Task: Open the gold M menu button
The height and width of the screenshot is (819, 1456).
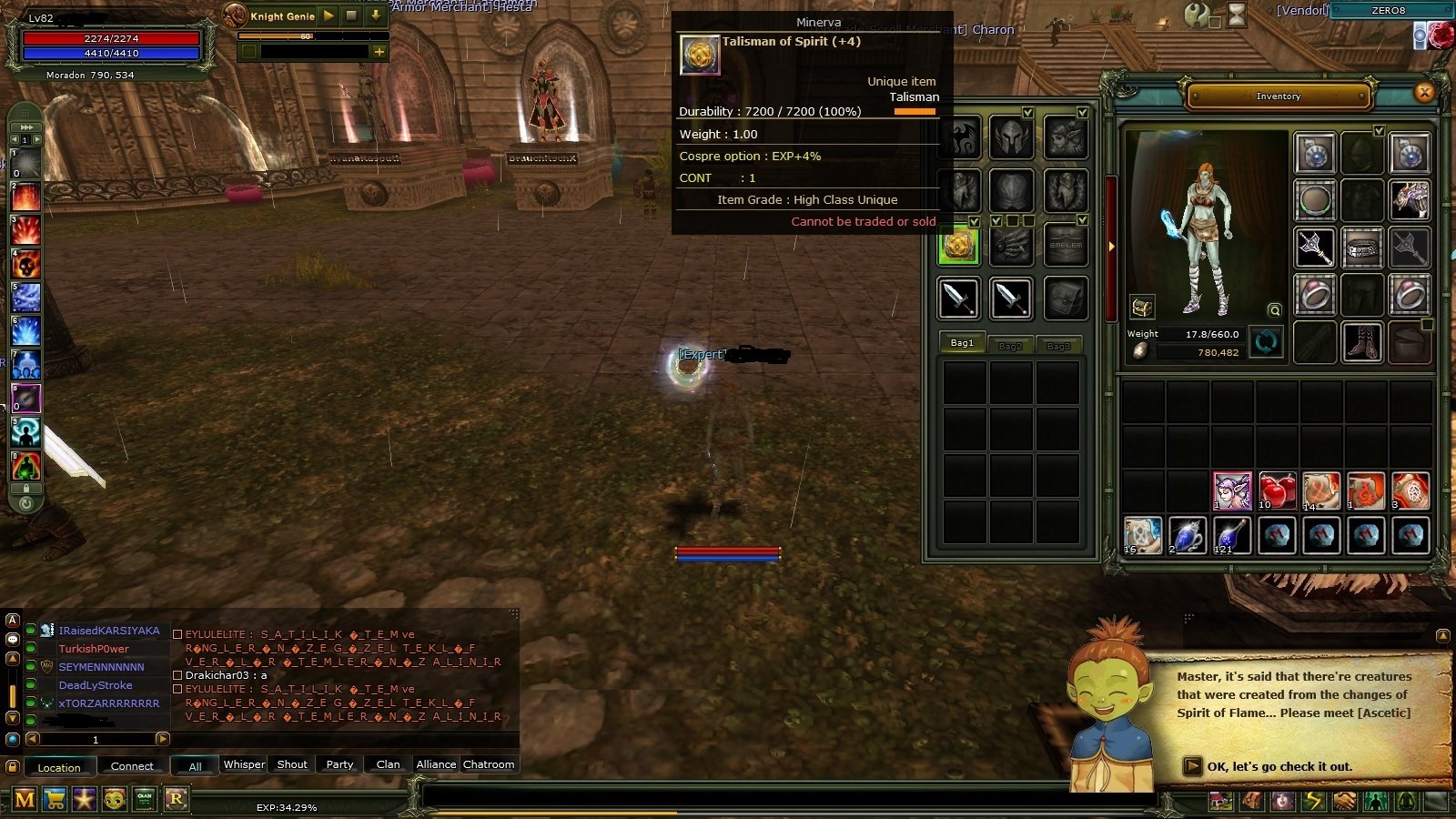Action: (x=25, y=800)
